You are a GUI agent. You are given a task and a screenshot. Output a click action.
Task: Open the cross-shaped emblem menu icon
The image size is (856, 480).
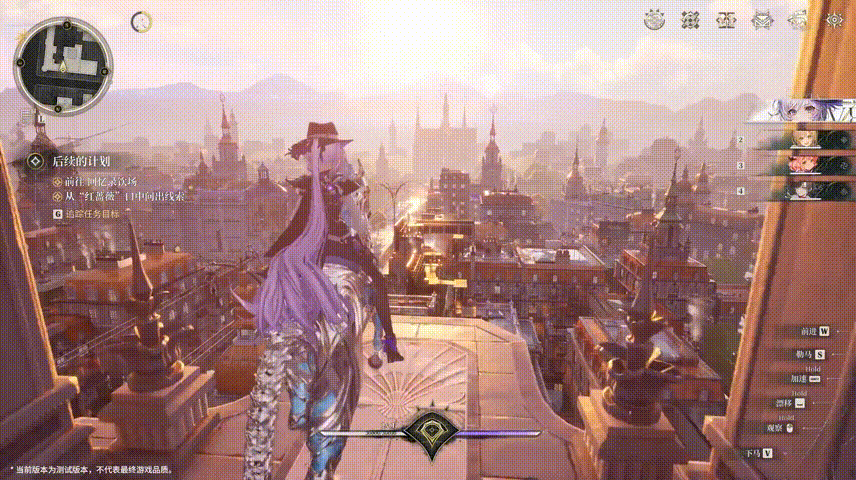(690, 19)
